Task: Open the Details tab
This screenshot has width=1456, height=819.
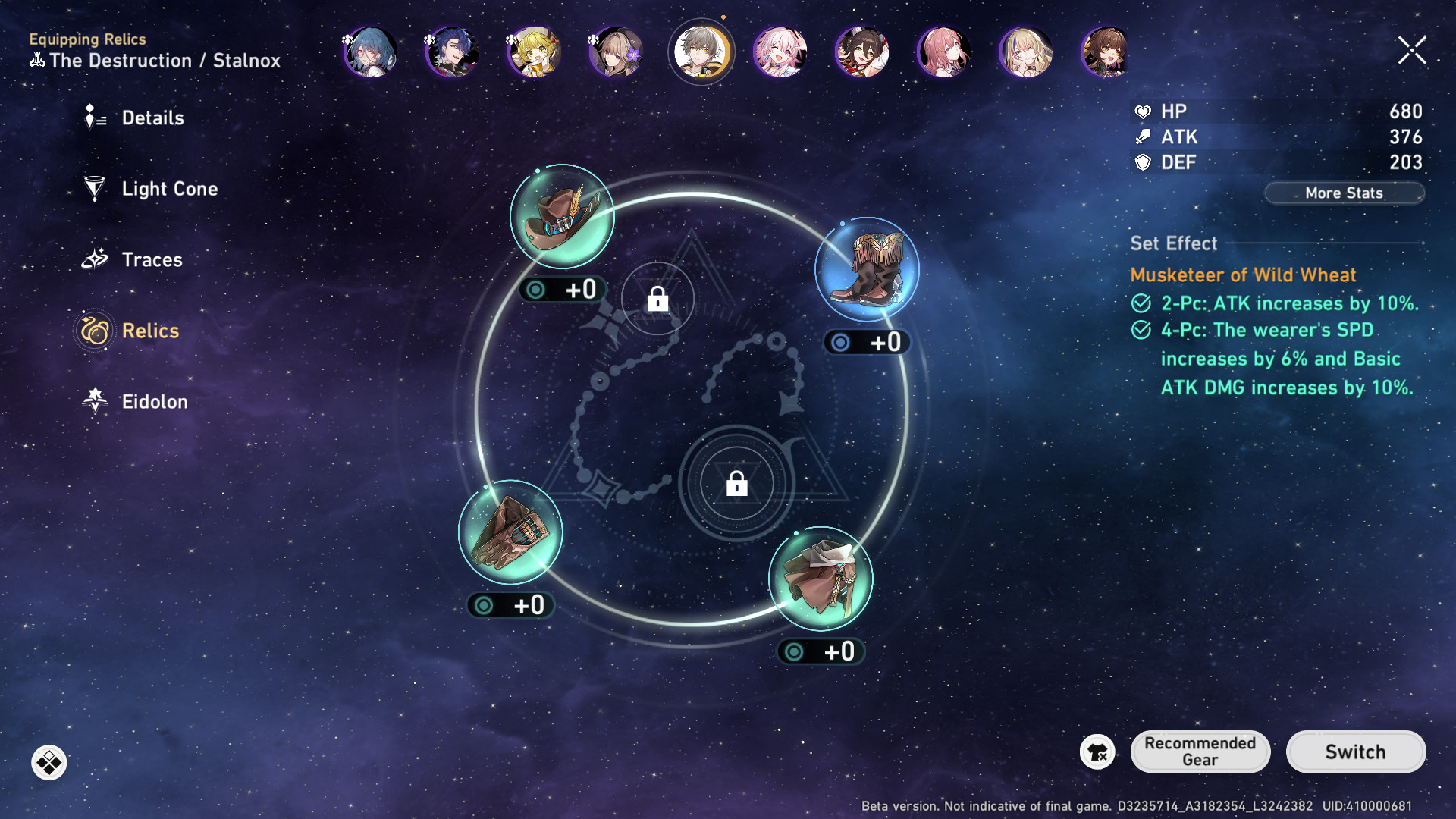Action: point(152,118)
